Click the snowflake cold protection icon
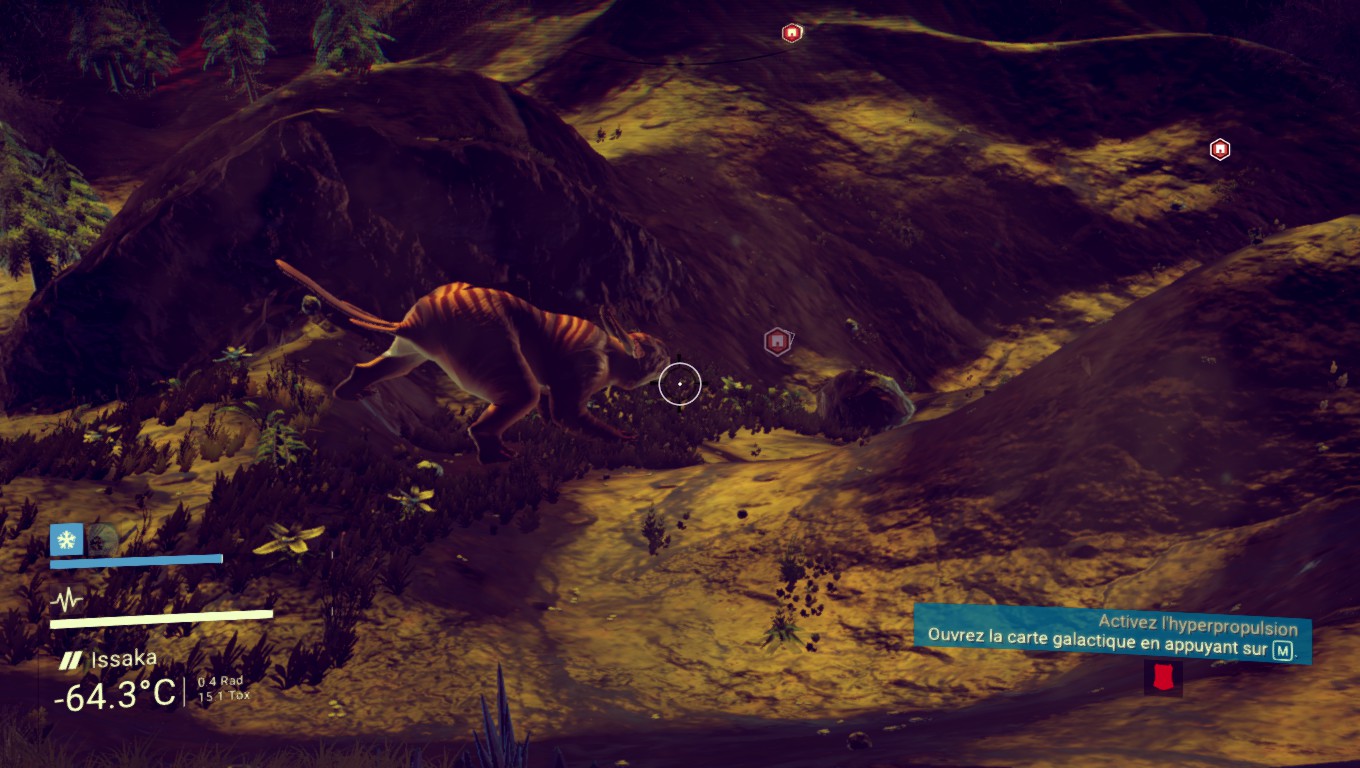This screenshot has width=1360, height=768. click(66, 540)
